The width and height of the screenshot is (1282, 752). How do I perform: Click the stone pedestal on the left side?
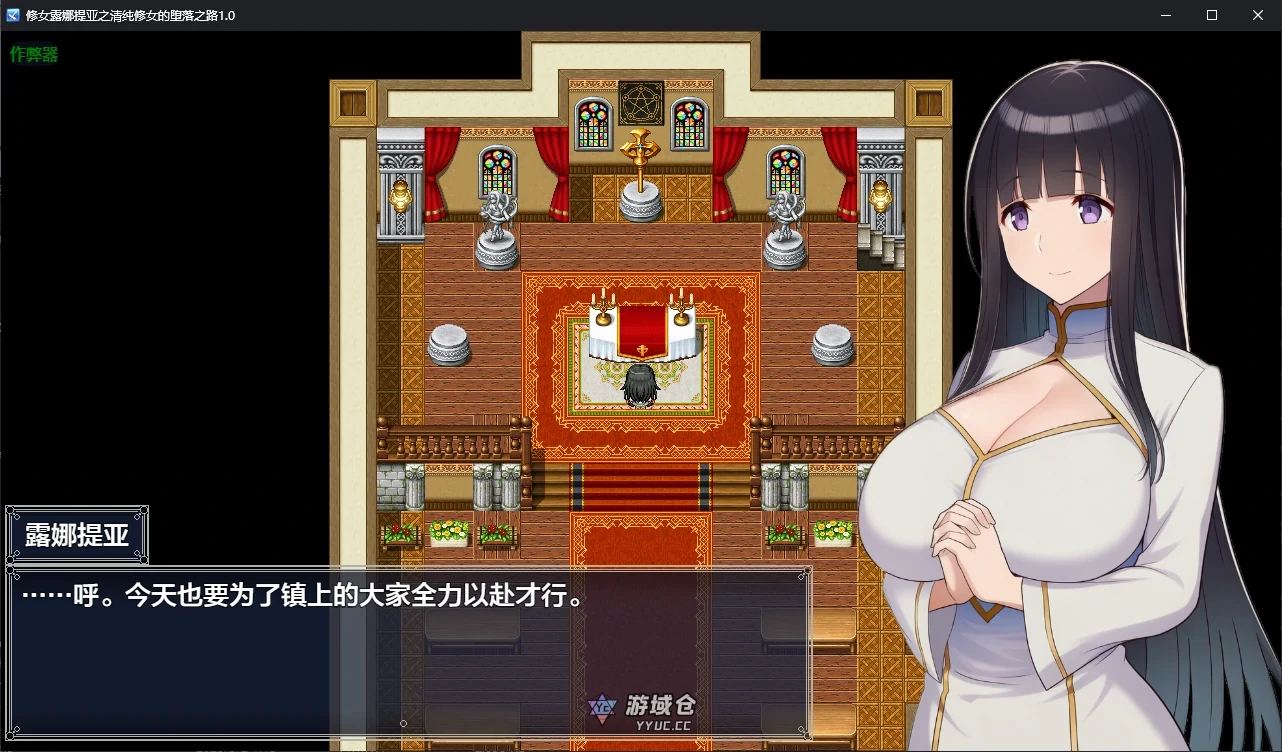tap(447, 345)
